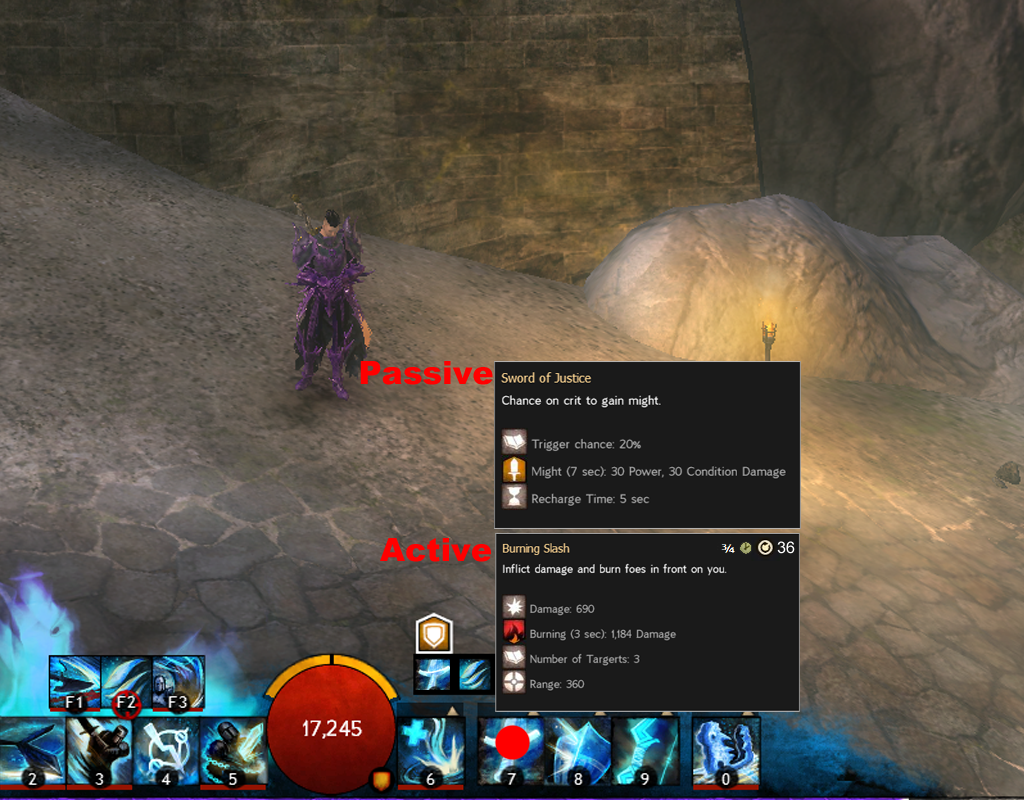Activate weapon skill 3 with armored fist icon
This screenshot has height=800, width=1024.
[98, 751]
